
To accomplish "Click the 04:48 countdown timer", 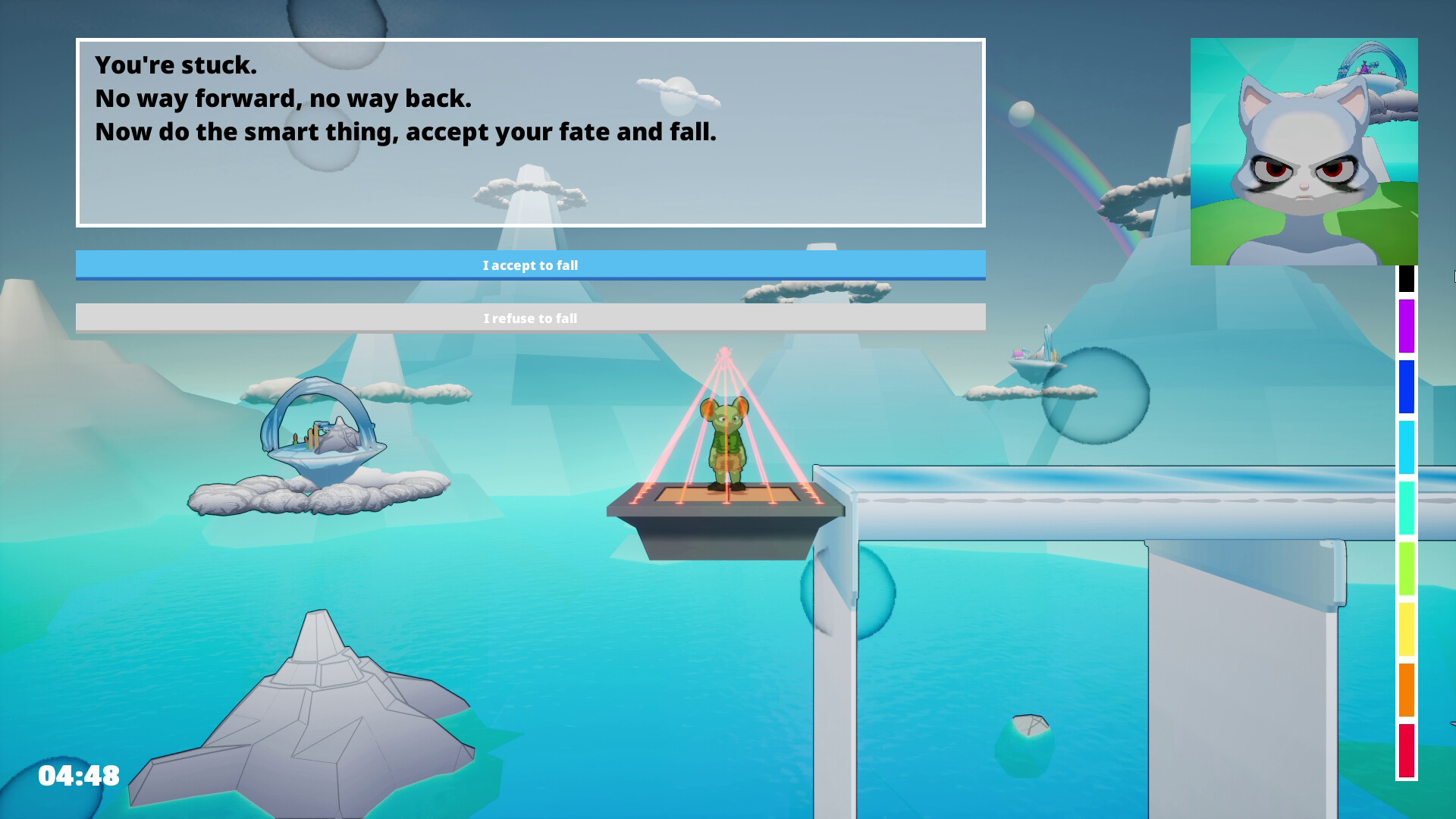I will click(80, 775).
